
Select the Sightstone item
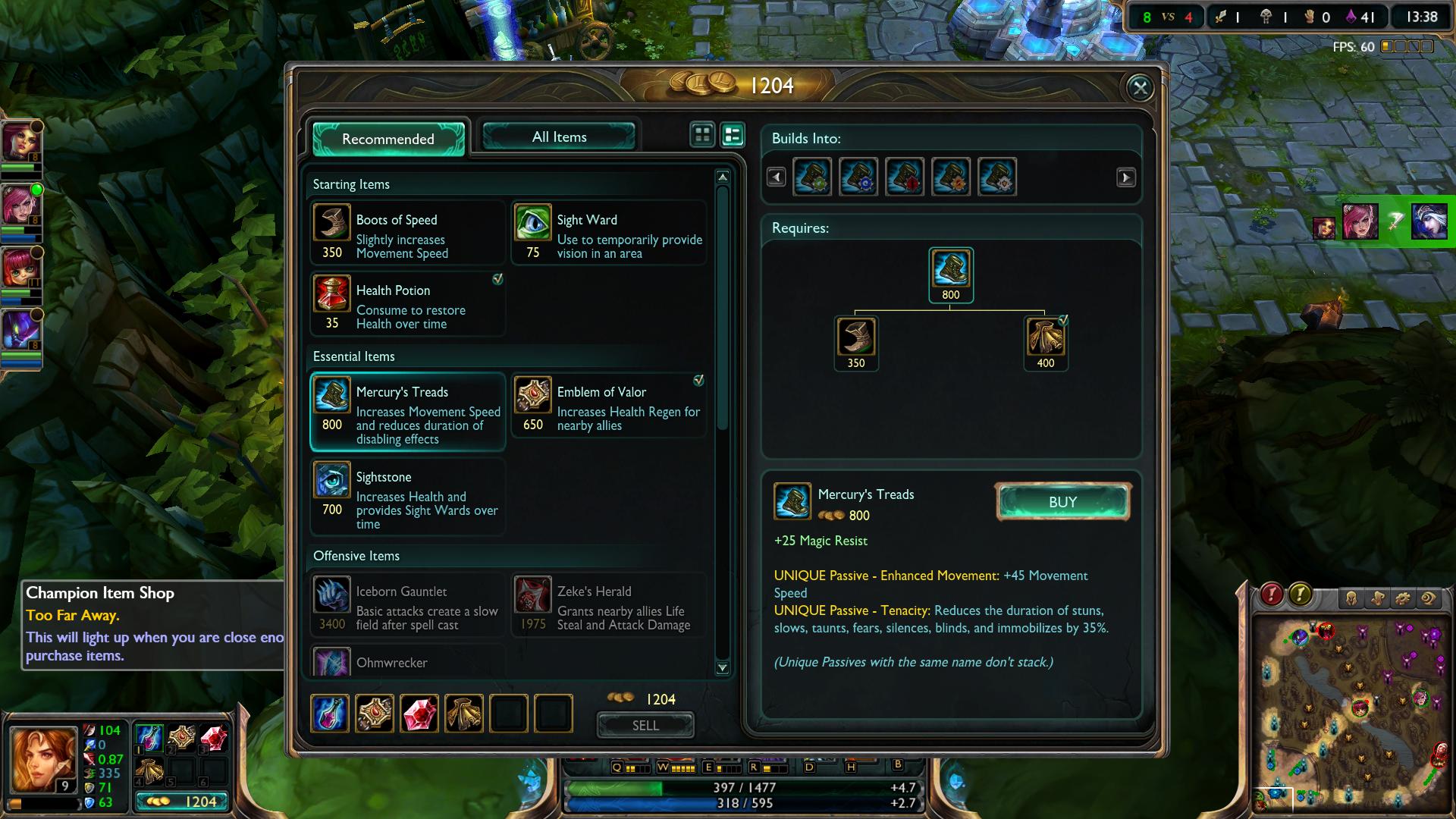407,497
